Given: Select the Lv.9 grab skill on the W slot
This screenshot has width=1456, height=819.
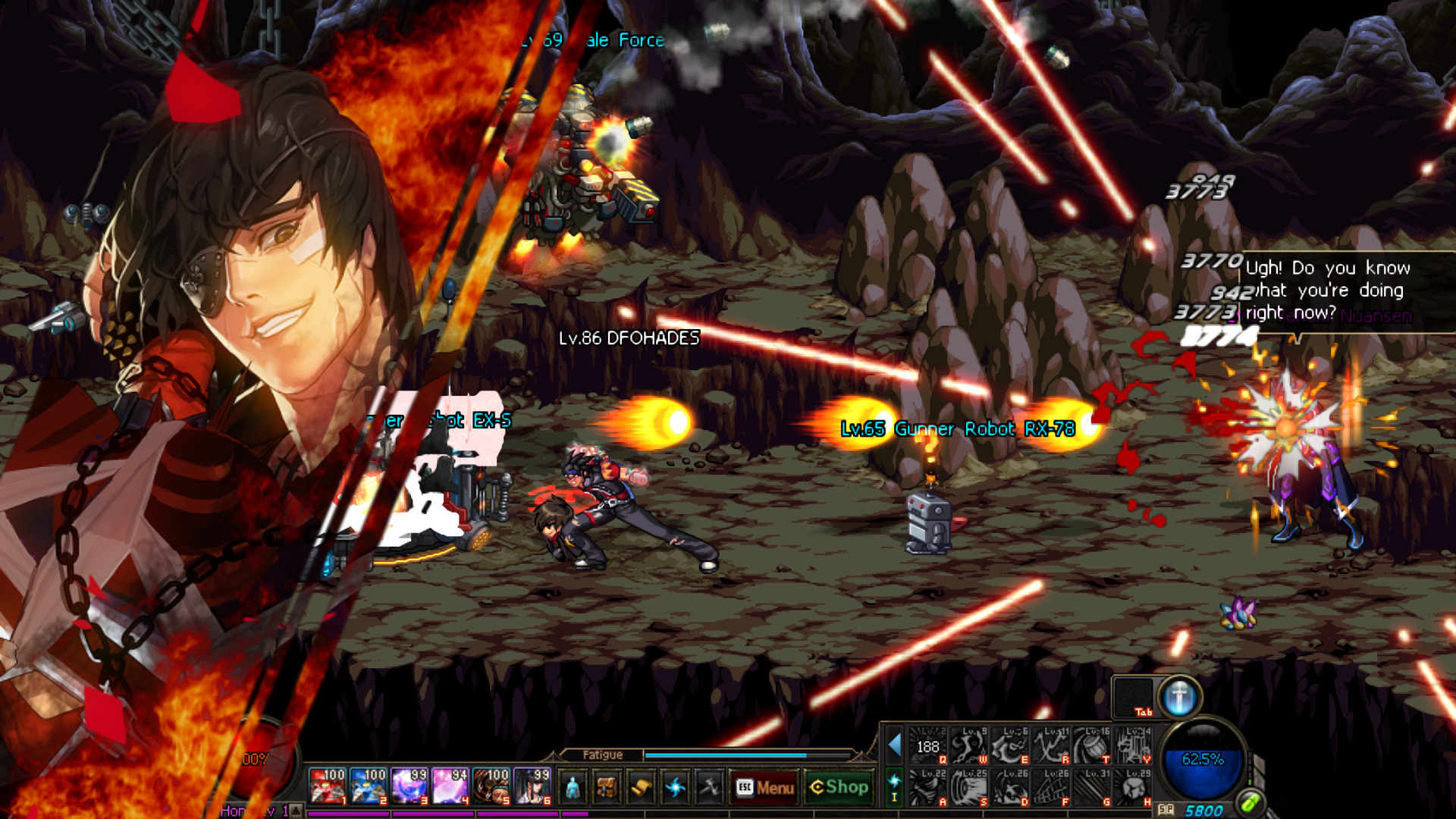Looking at the screenshot, I should [x=970, y=745].
